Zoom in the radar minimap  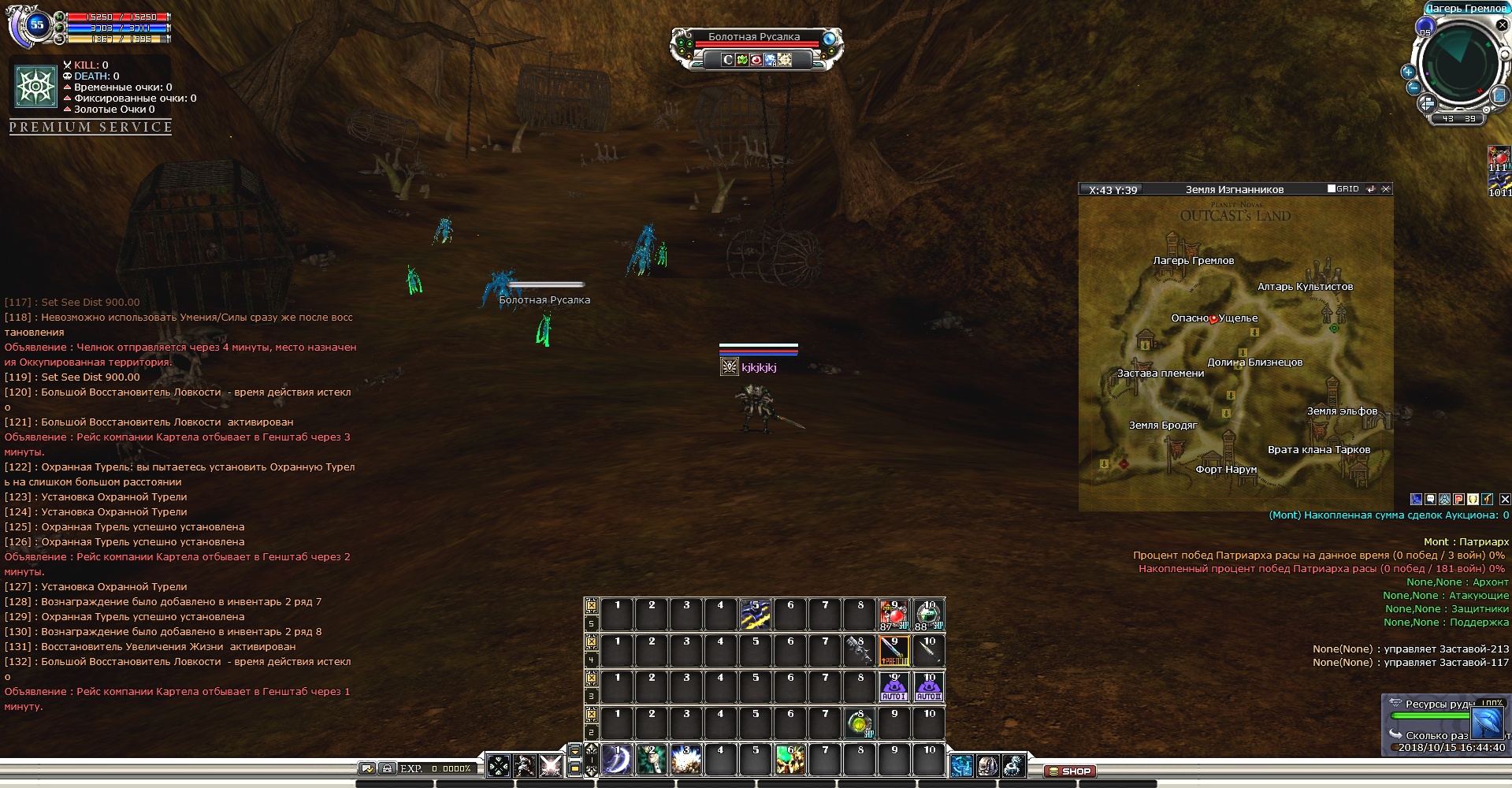click(1408, 72)
